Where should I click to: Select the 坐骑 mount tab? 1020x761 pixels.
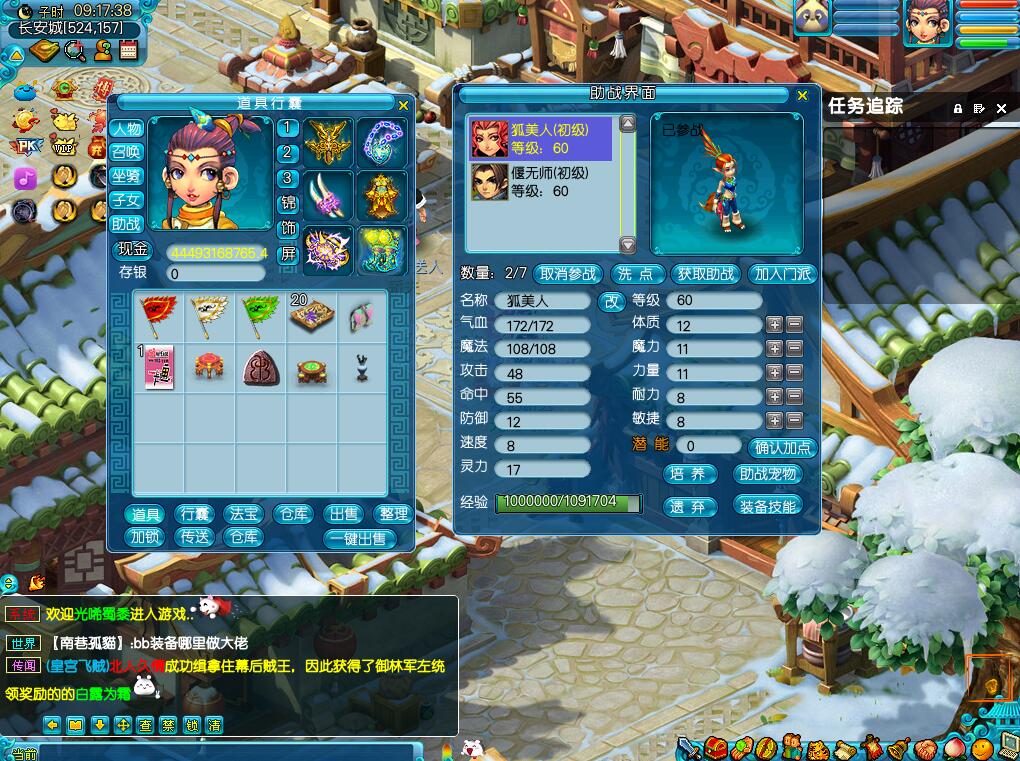click(126, 177)
